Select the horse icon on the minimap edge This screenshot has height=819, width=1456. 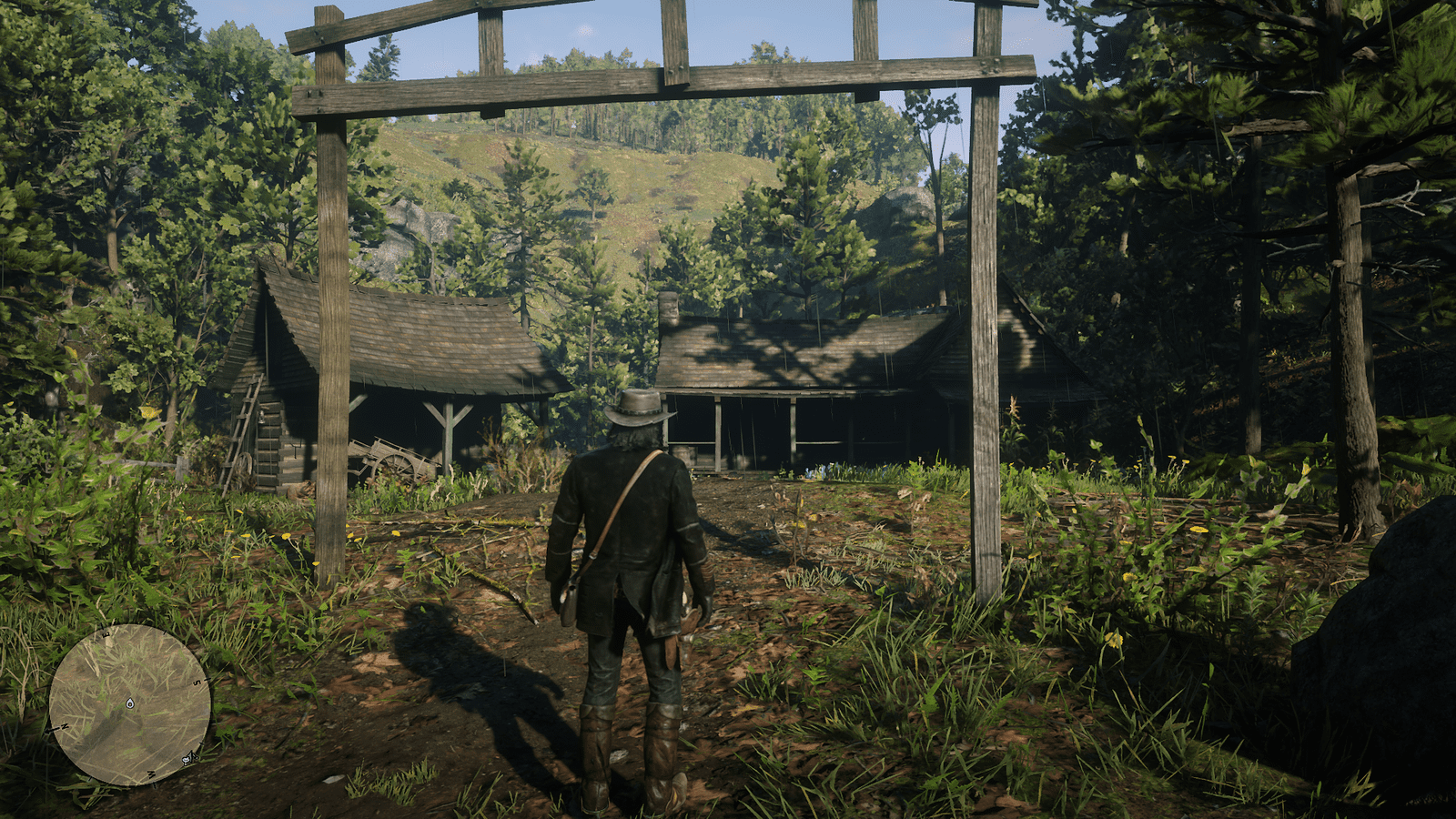tap(188, 759)
